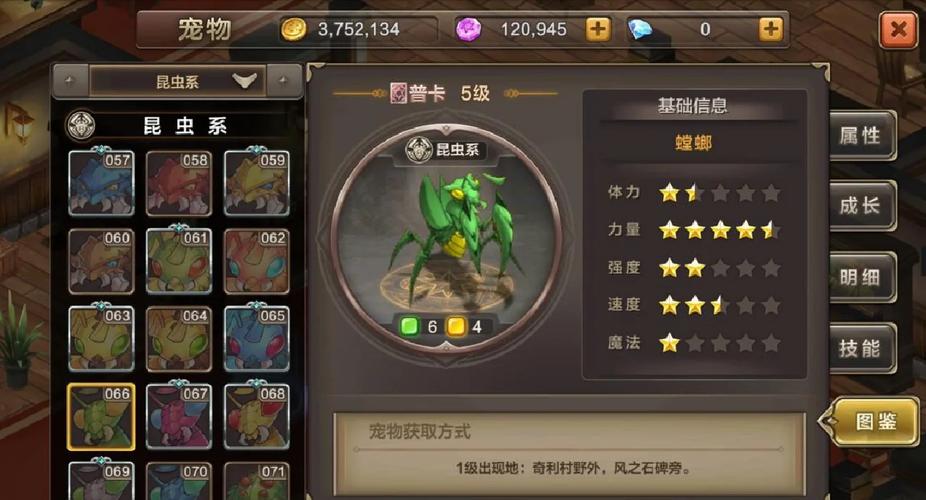
Task: Switch to the 成长 tab
Action: click(x=860, y=206)
